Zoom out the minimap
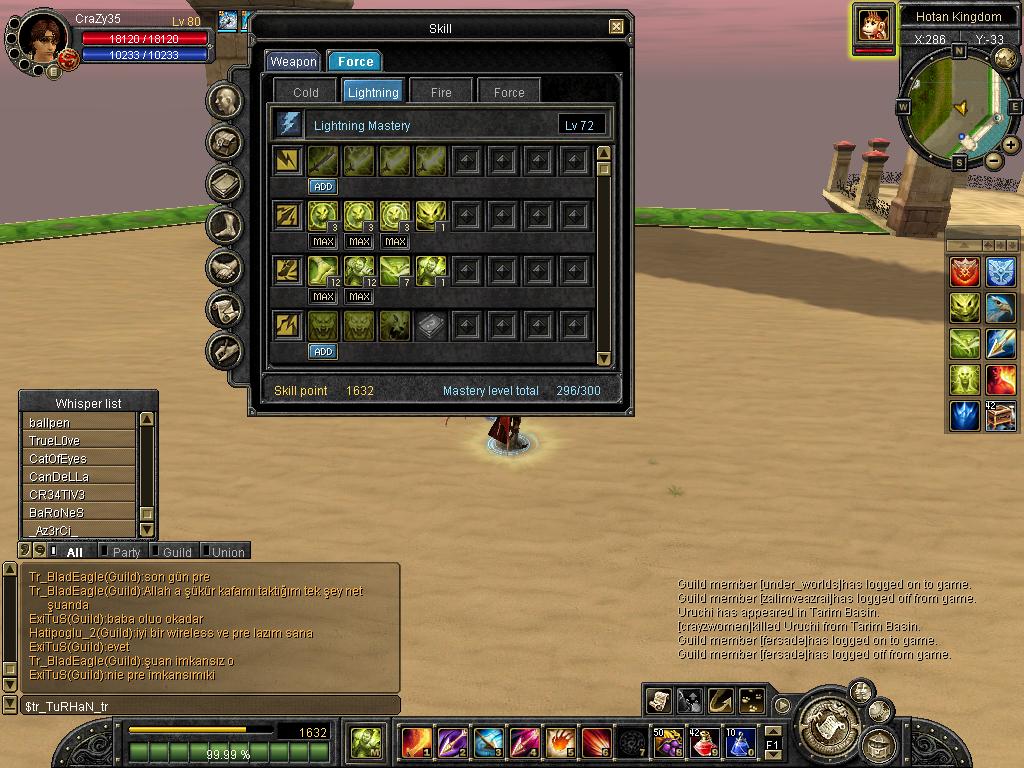 click(x=994, y=160)
